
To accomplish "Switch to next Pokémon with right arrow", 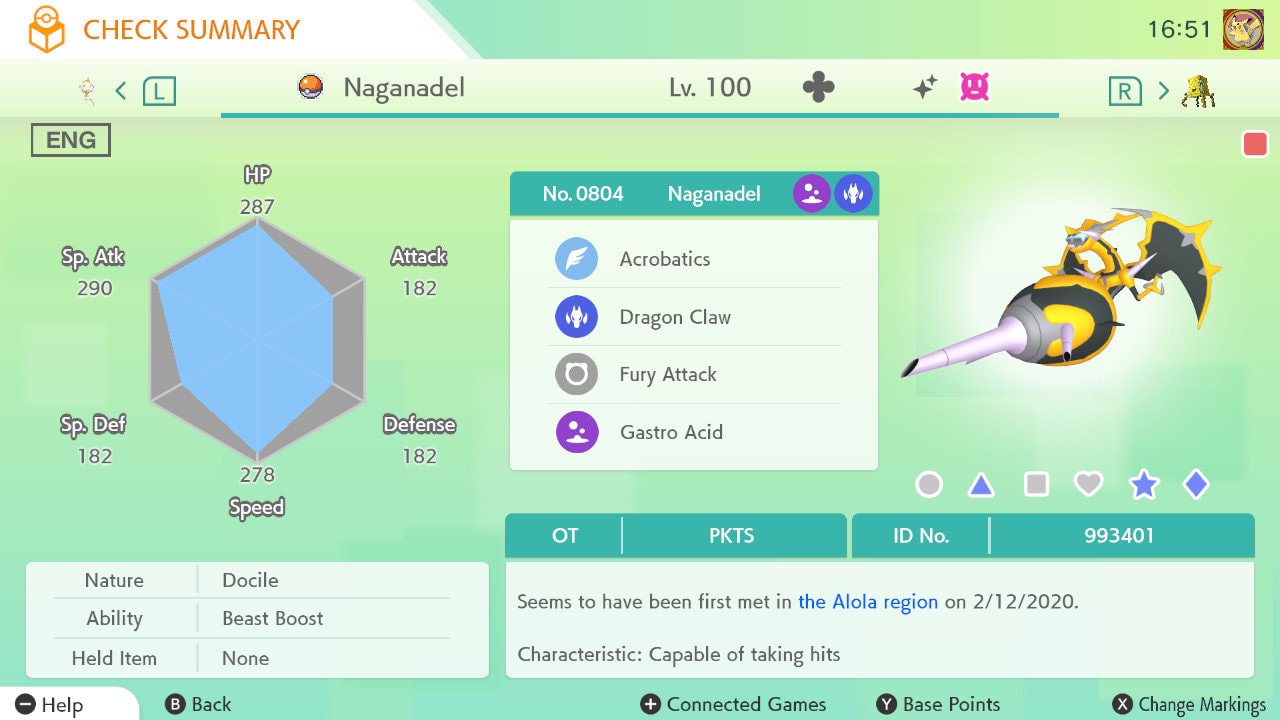I will [1162, 91].
